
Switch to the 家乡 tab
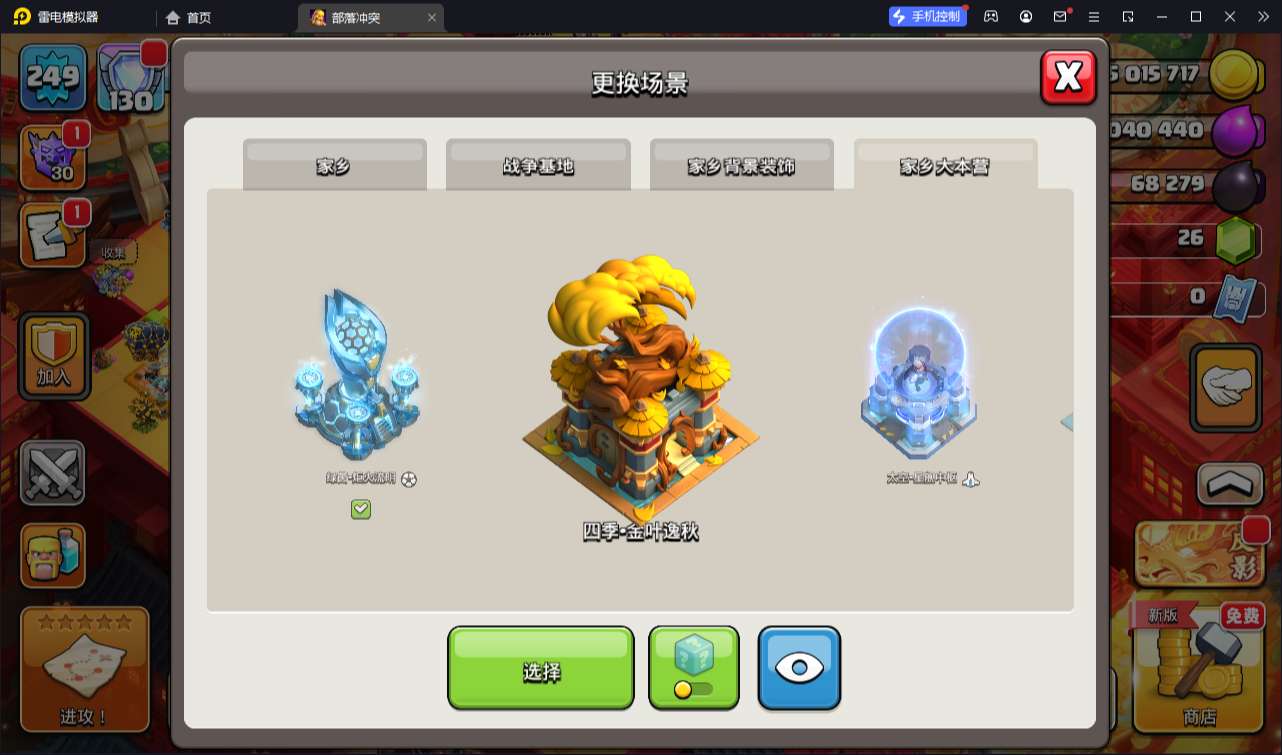point(334,165)
